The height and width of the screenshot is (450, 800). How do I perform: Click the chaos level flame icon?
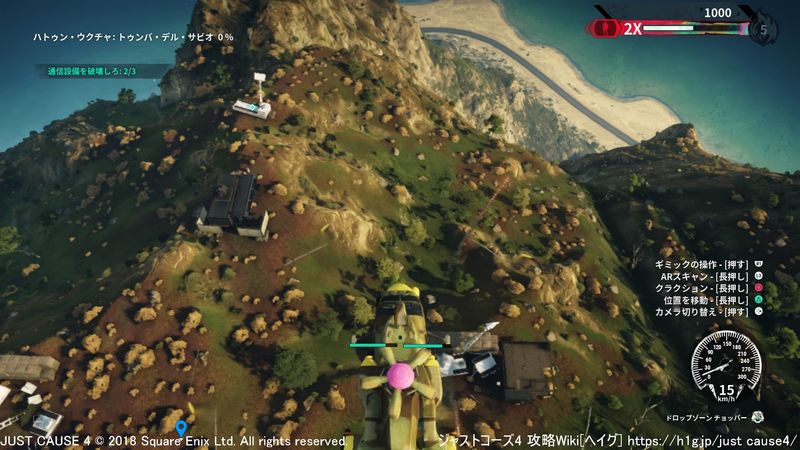(x=765, y=29)
